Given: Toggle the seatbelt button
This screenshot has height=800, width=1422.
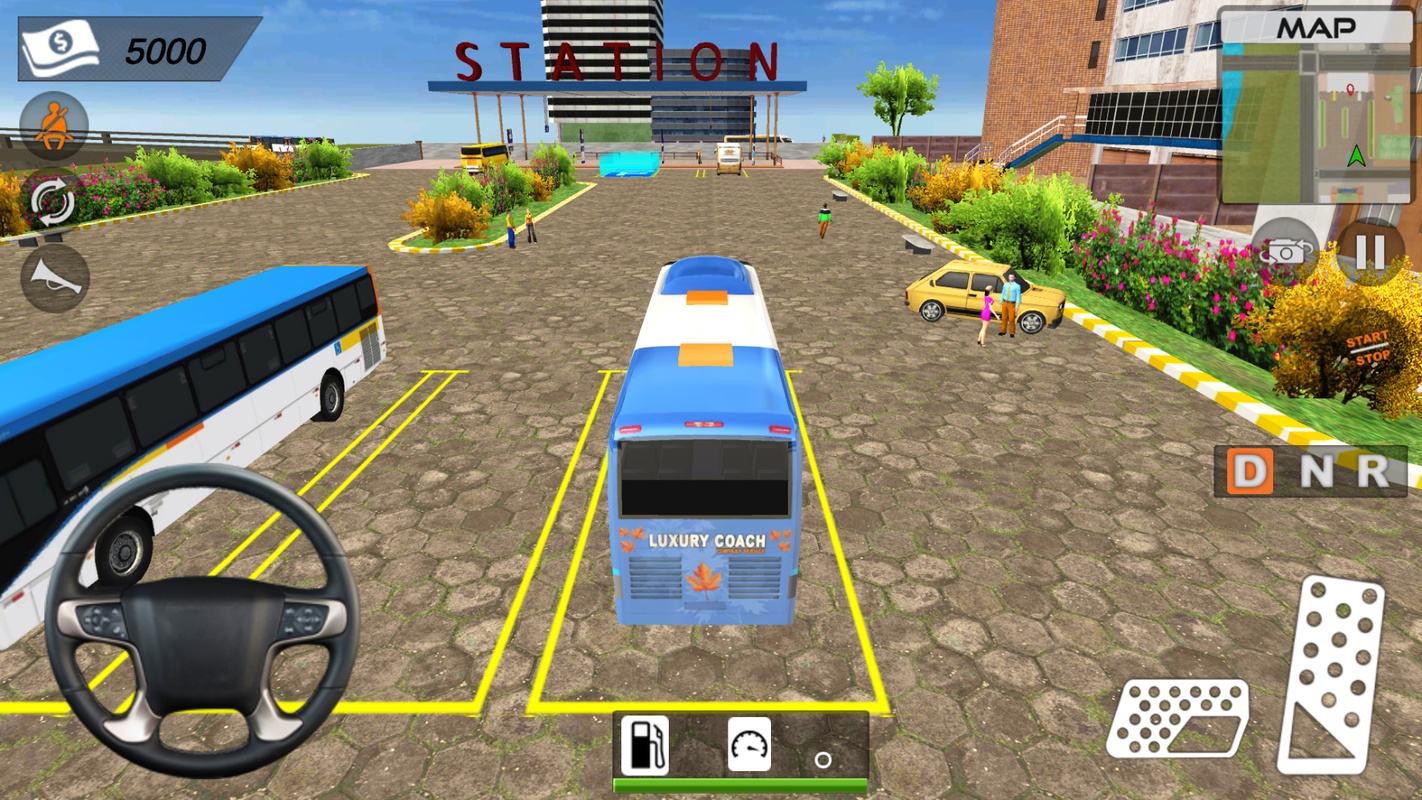Looking at the screenshot, I should 54,126.
